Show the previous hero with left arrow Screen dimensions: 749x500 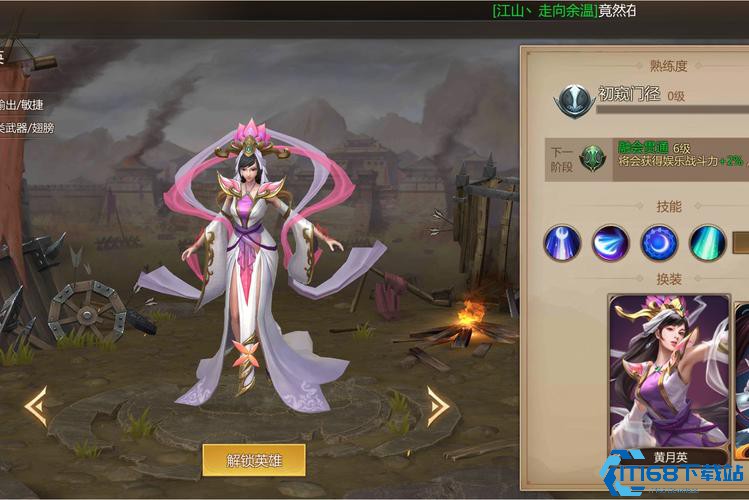36,406
